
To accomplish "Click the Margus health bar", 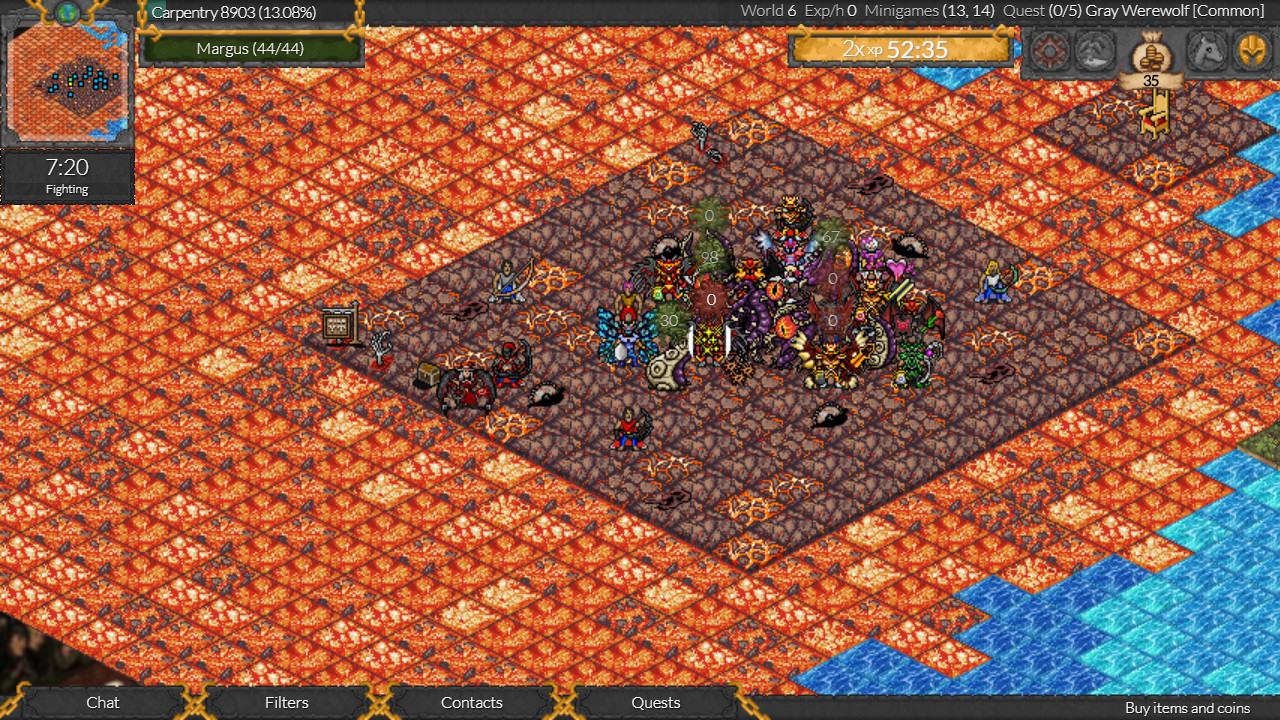I will coord(252,46).
